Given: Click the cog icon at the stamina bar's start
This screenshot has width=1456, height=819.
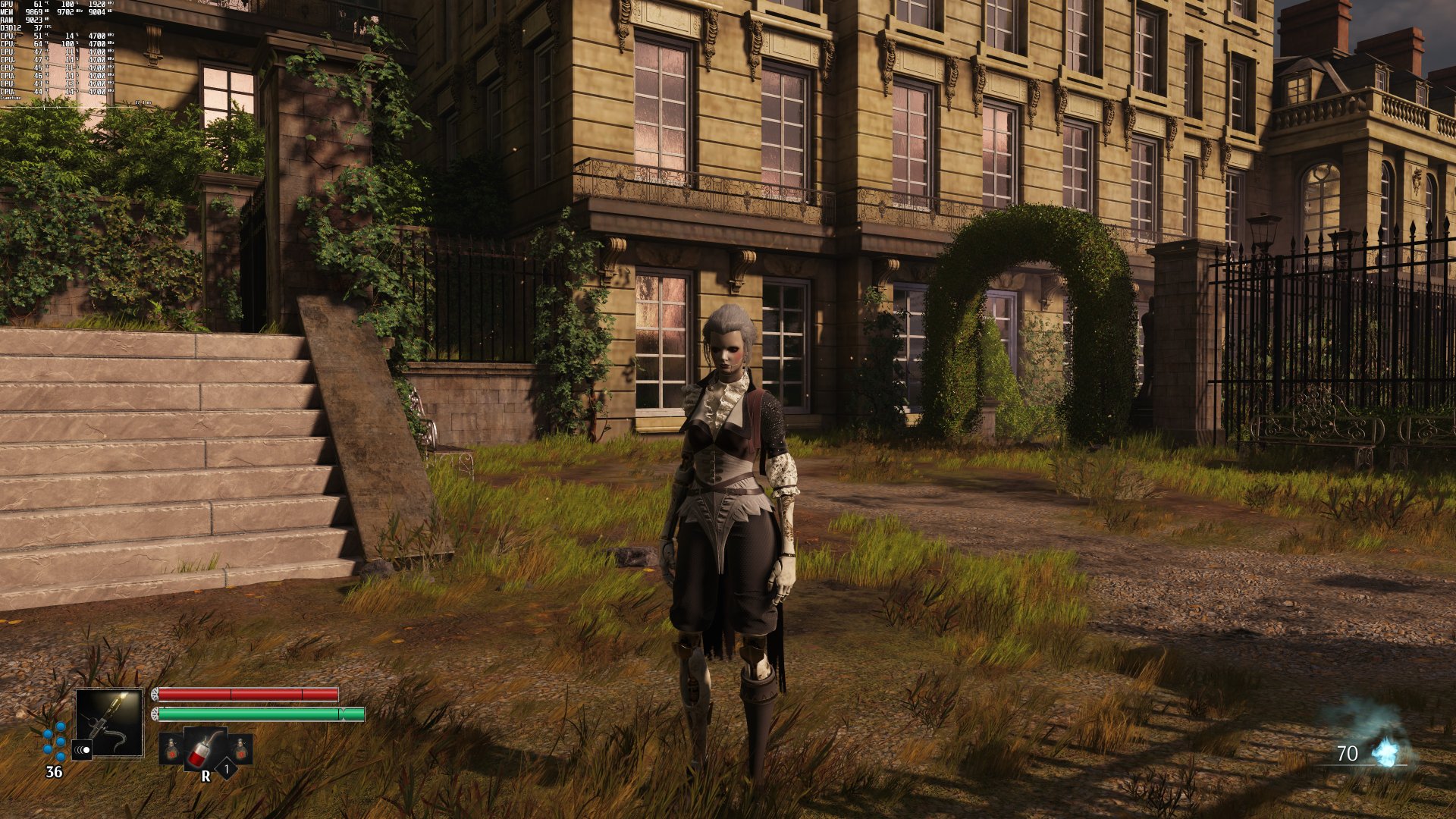Looking at the screenshot, I should point(155,714).
